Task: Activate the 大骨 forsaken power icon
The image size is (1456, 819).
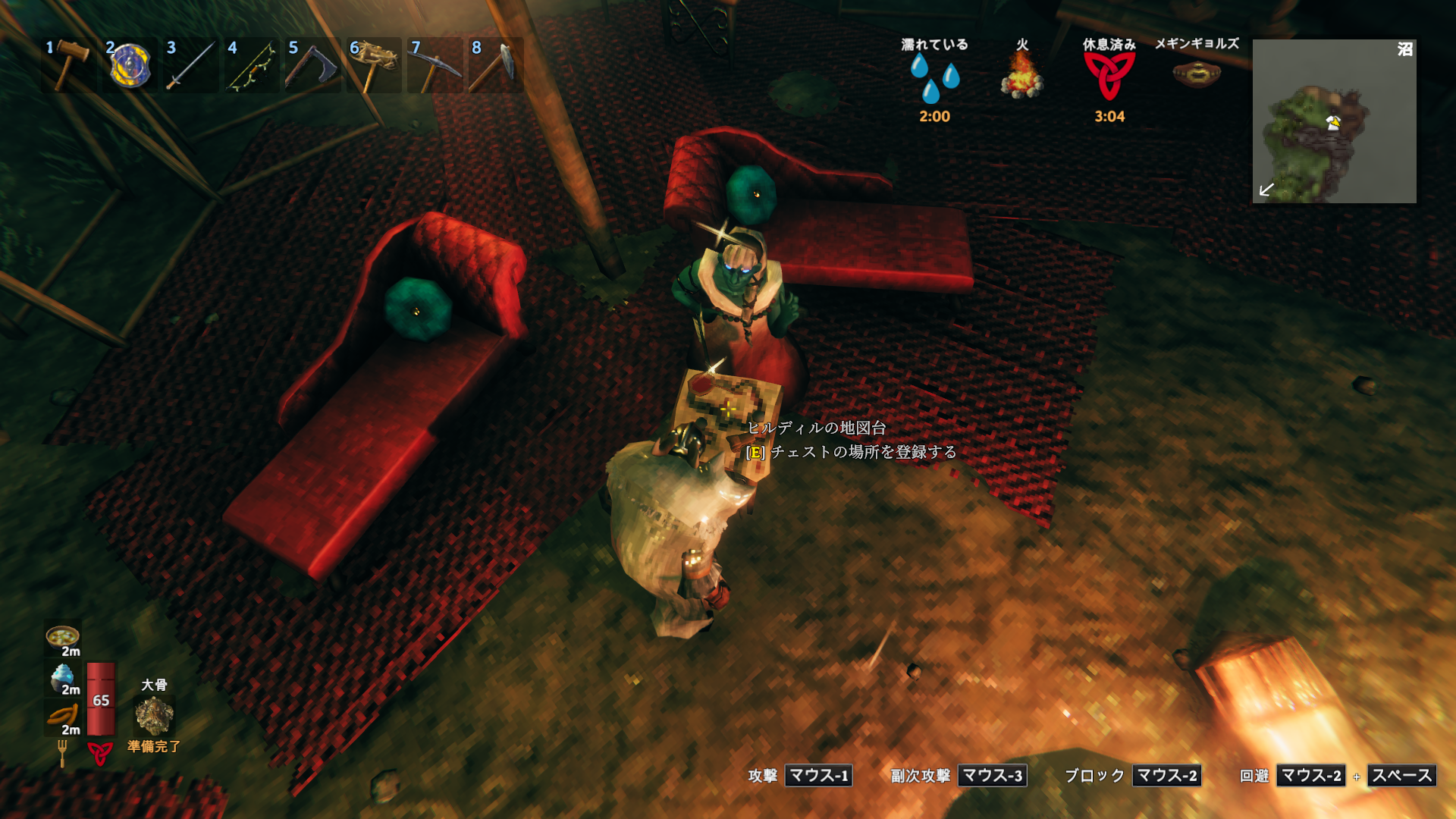Action: [x=154, y=715]
